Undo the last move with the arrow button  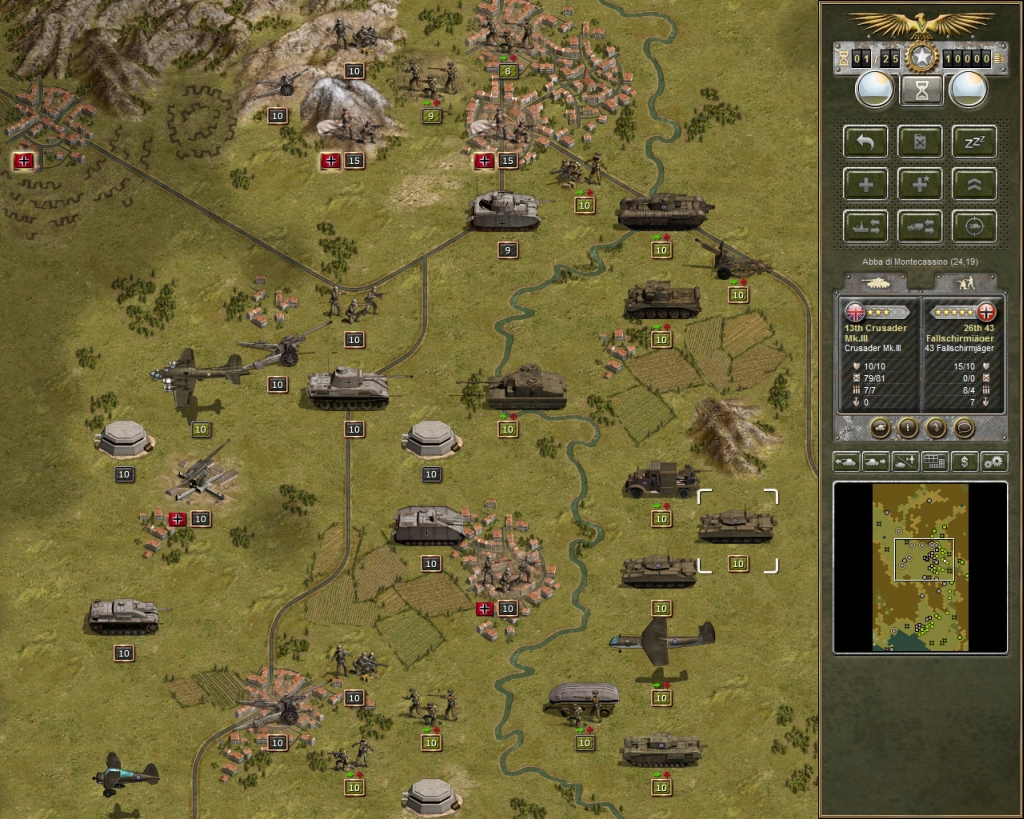click(x=865, y=141)
